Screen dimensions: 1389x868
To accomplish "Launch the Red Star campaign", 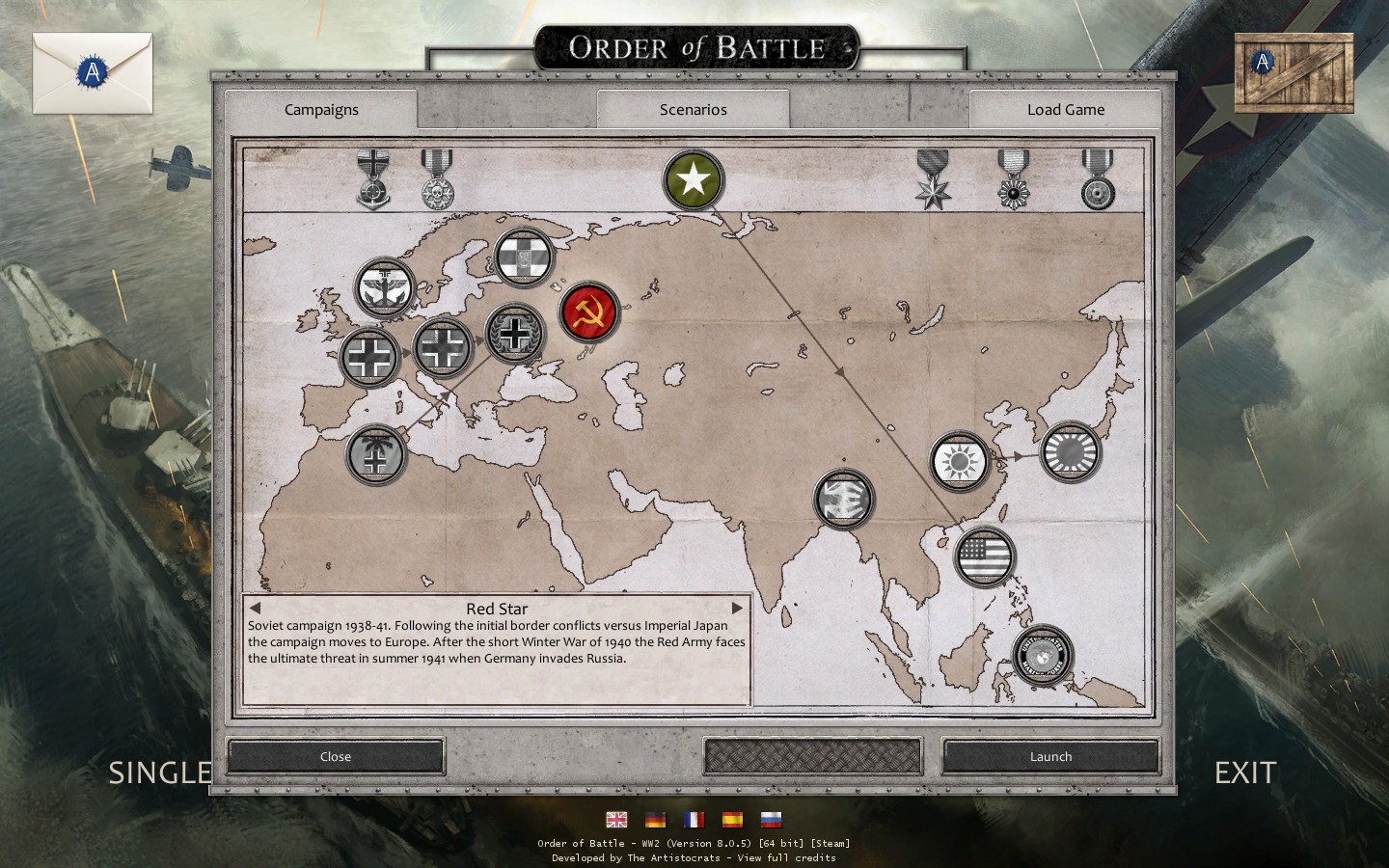I will [x=1050, y=757].
